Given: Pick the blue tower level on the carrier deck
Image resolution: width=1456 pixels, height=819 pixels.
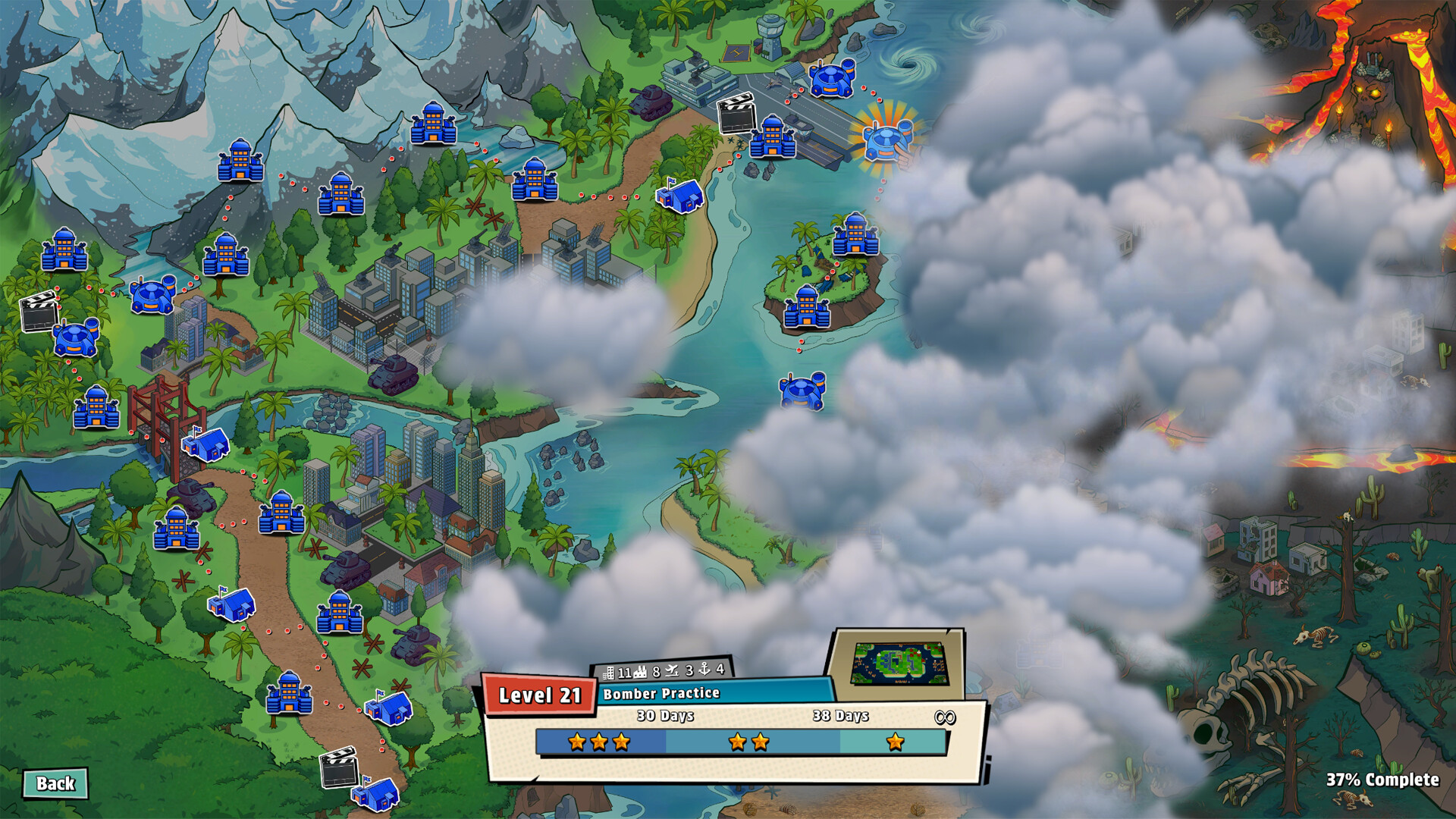Looking at the screenshot, I should tap(773, 137).
